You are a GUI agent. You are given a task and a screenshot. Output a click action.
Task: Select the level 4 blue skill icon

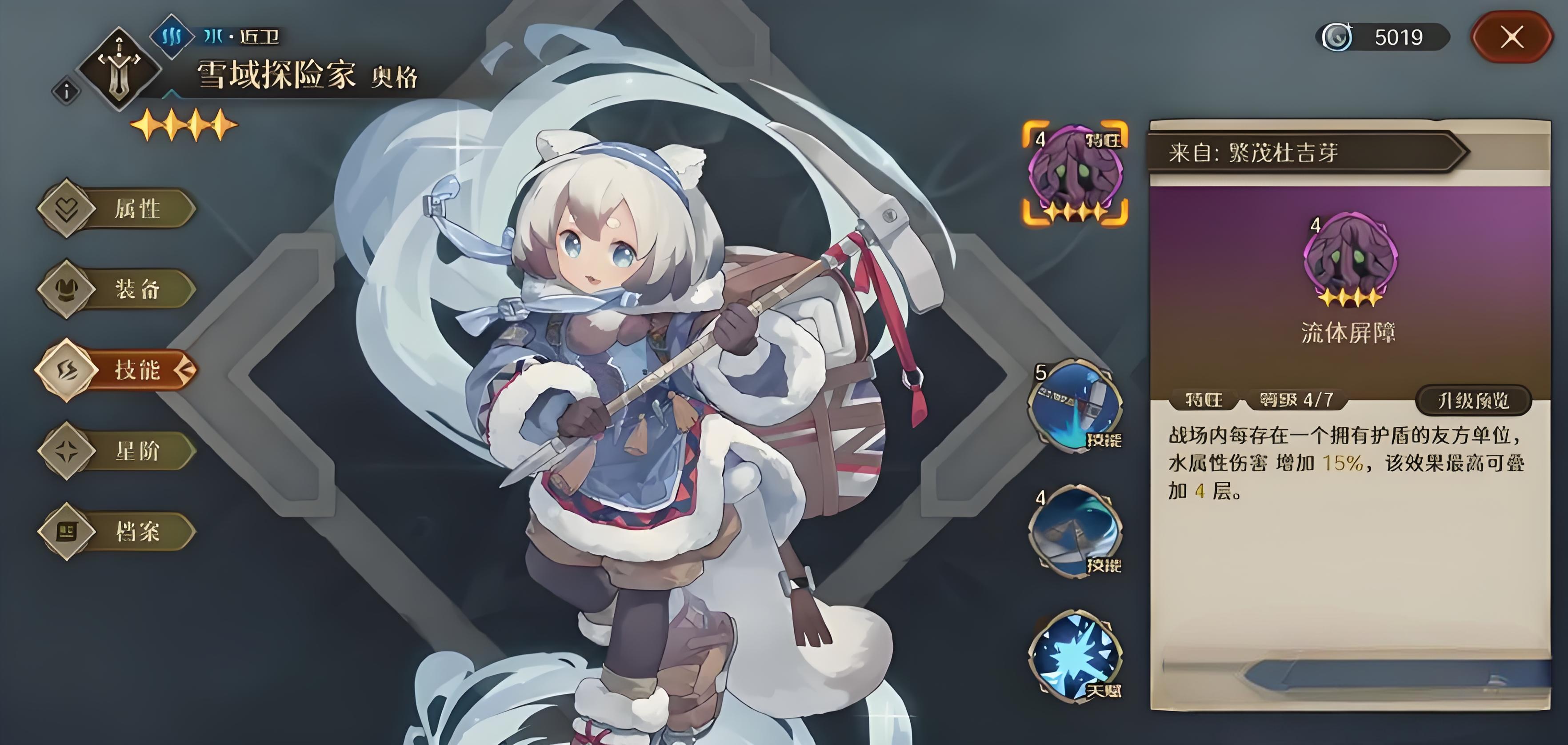pos(1075,529)
